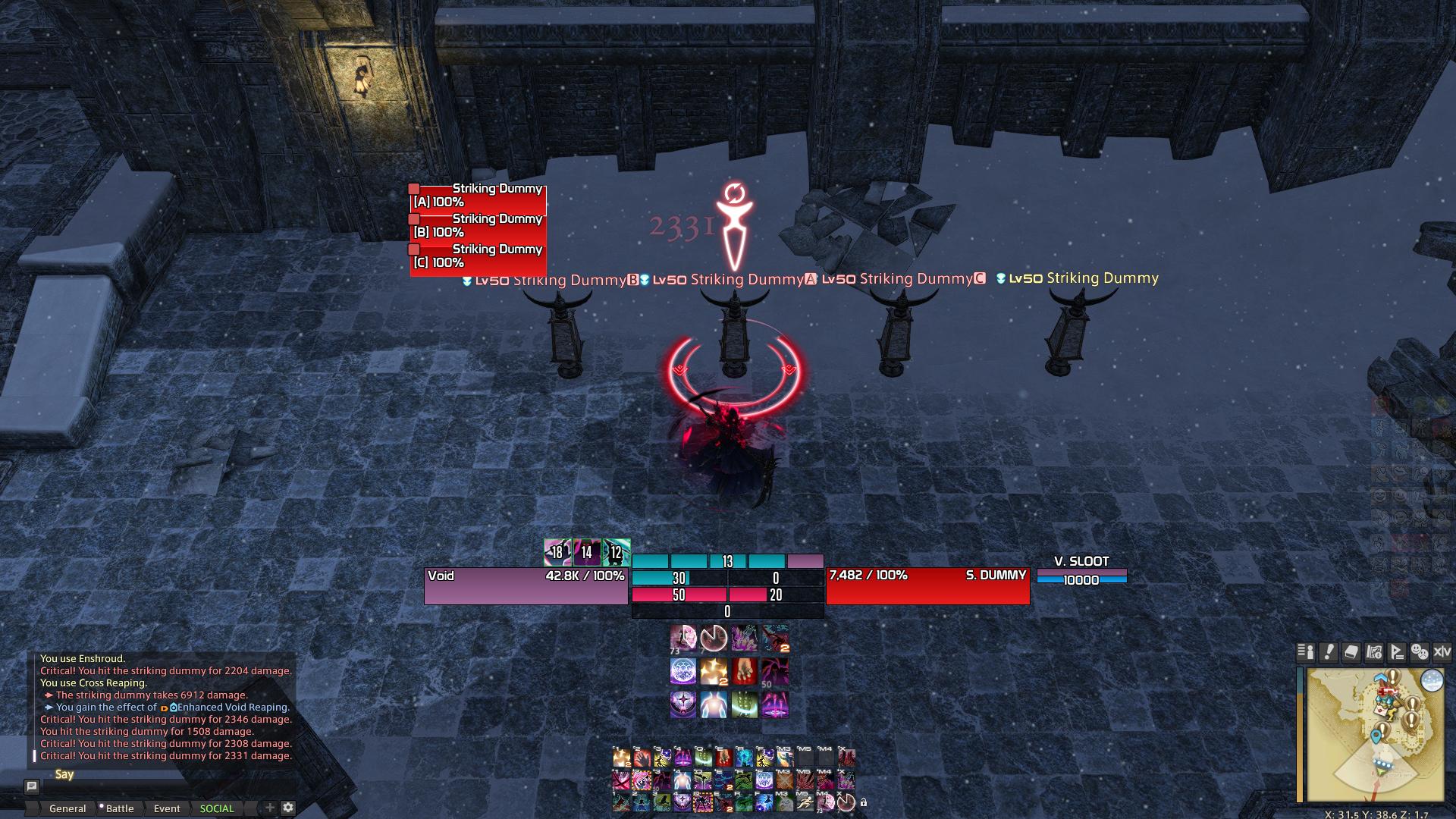Toggle the hotbar lock padlock
Screen dimensions: 1456x819
[864, 802]
